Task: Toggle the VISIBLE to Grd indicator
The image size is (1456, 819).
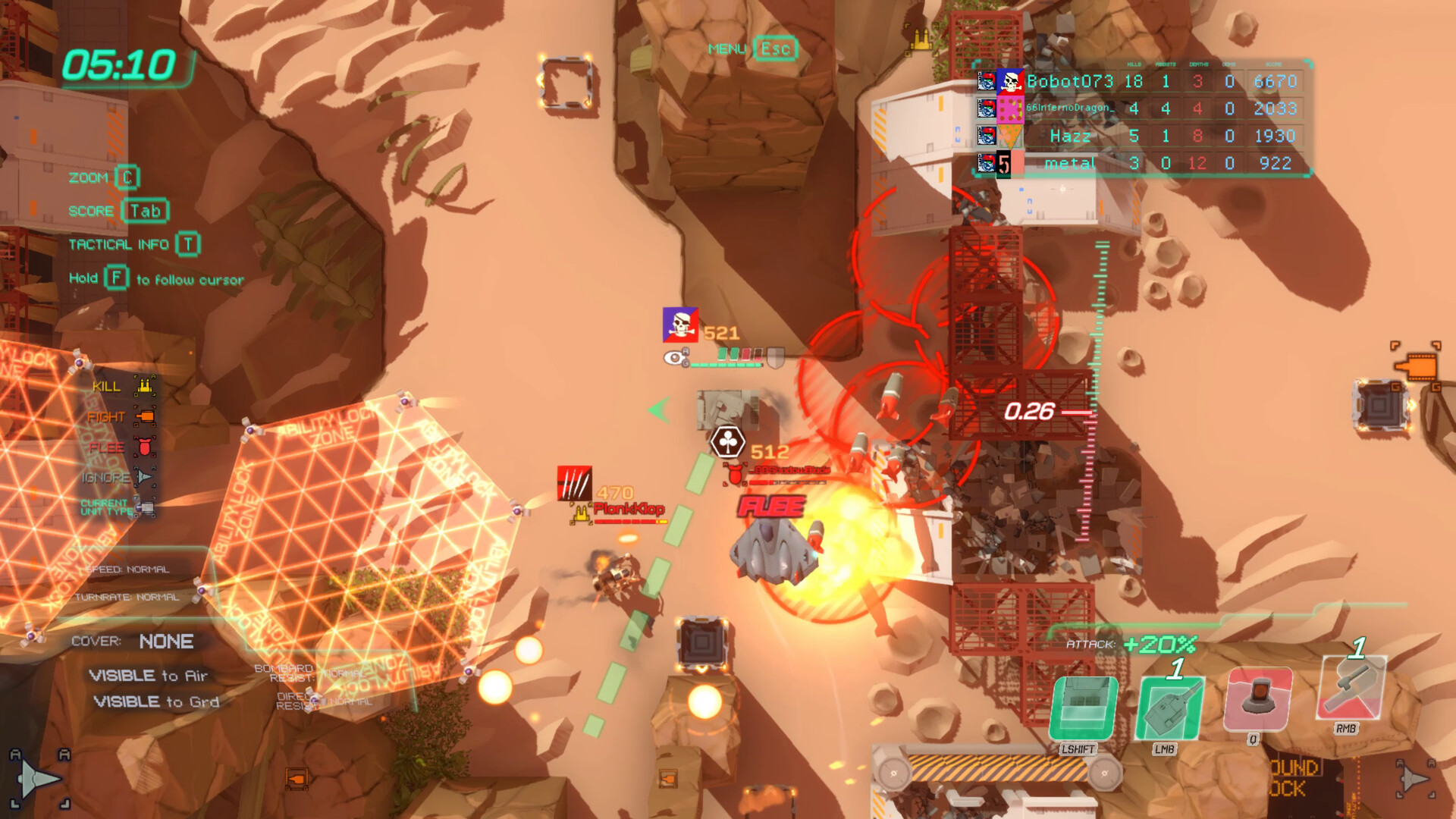Action: pos(151,702)
